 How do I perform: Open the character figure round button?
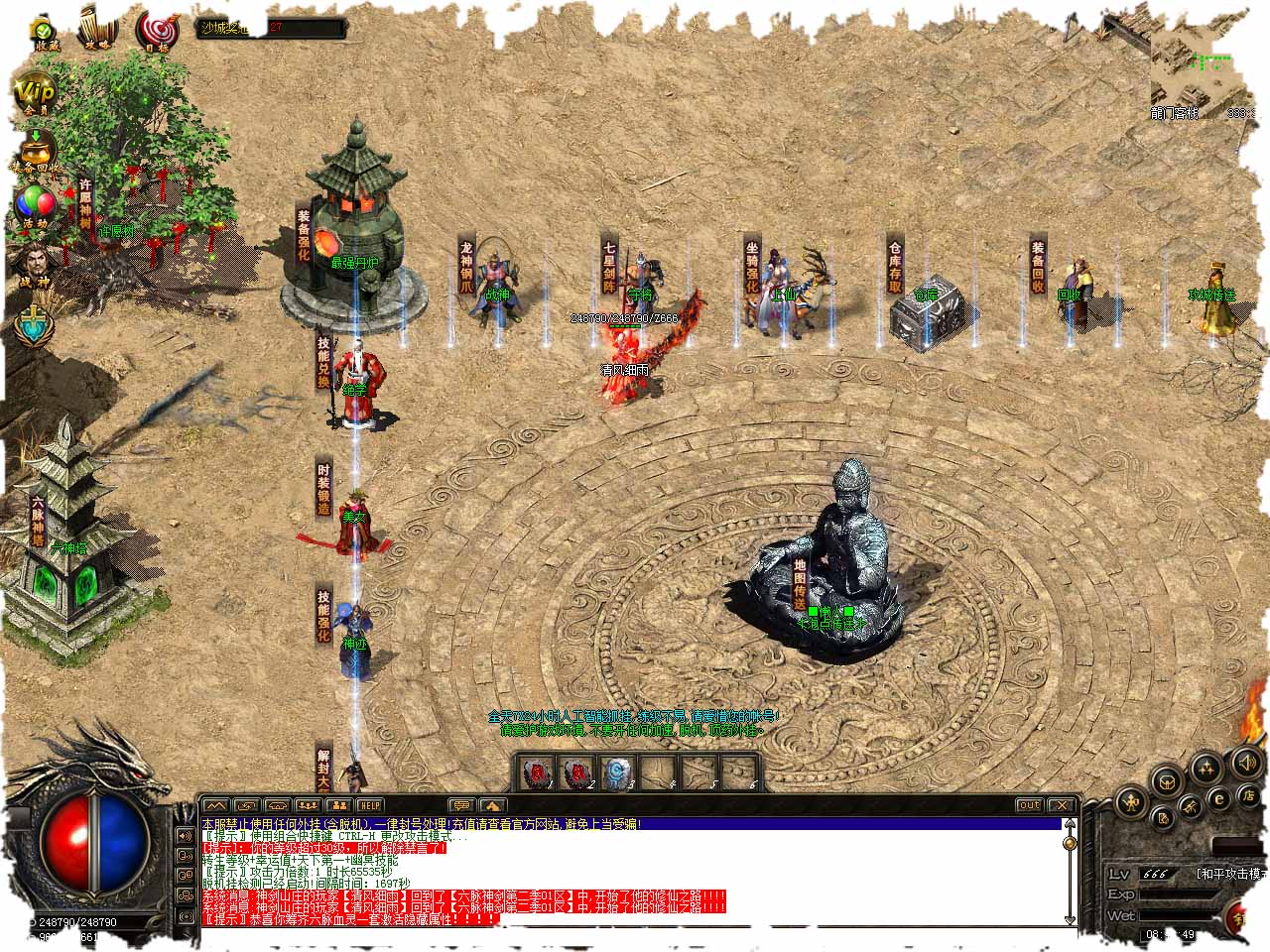1131,801
